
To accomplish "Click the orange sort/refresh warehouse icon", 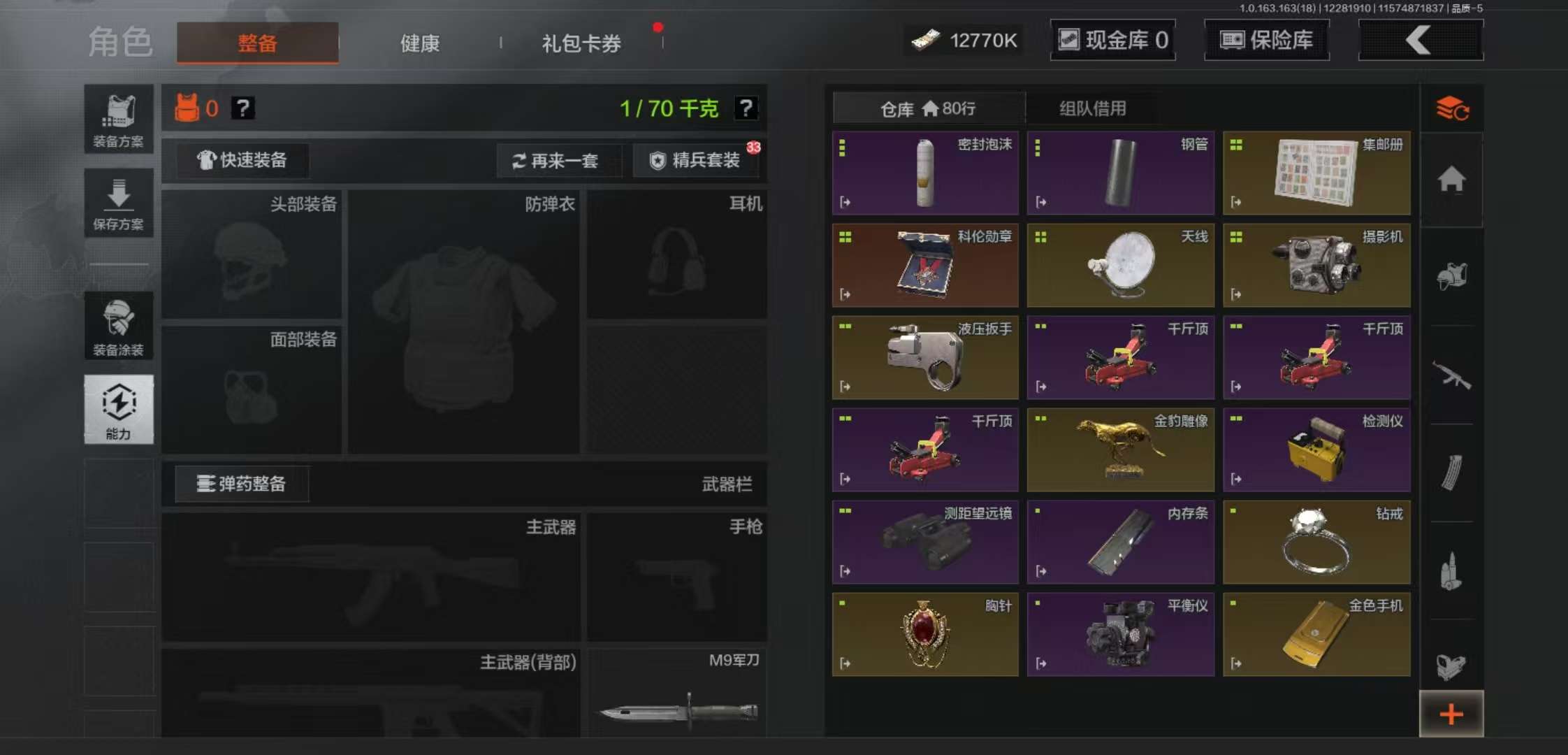I will [x=1452, y=109].
